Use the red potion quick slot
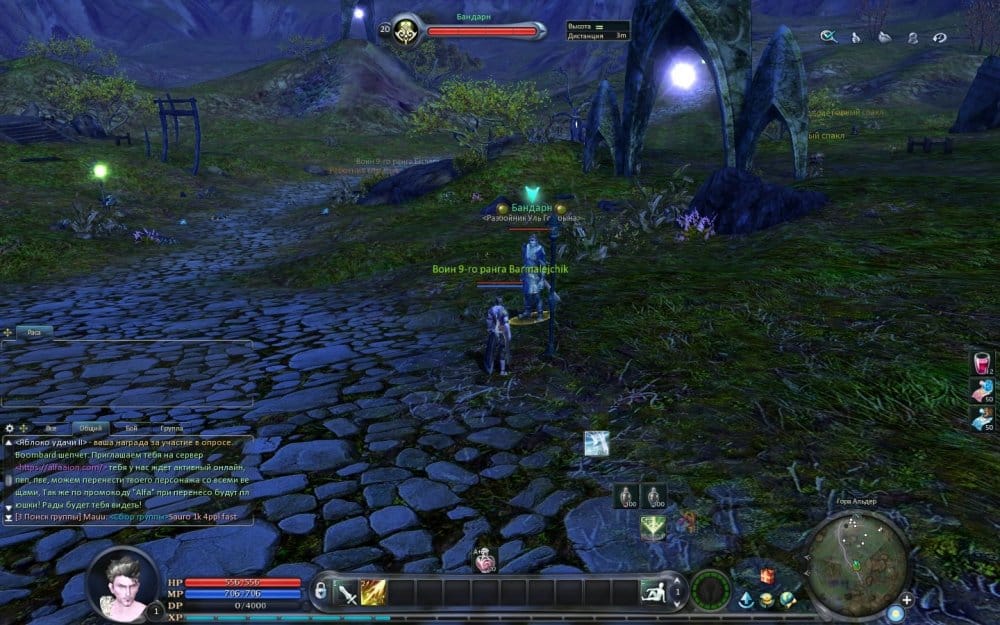The width and height of the screenshot is (1000, 625). [982, 364]
